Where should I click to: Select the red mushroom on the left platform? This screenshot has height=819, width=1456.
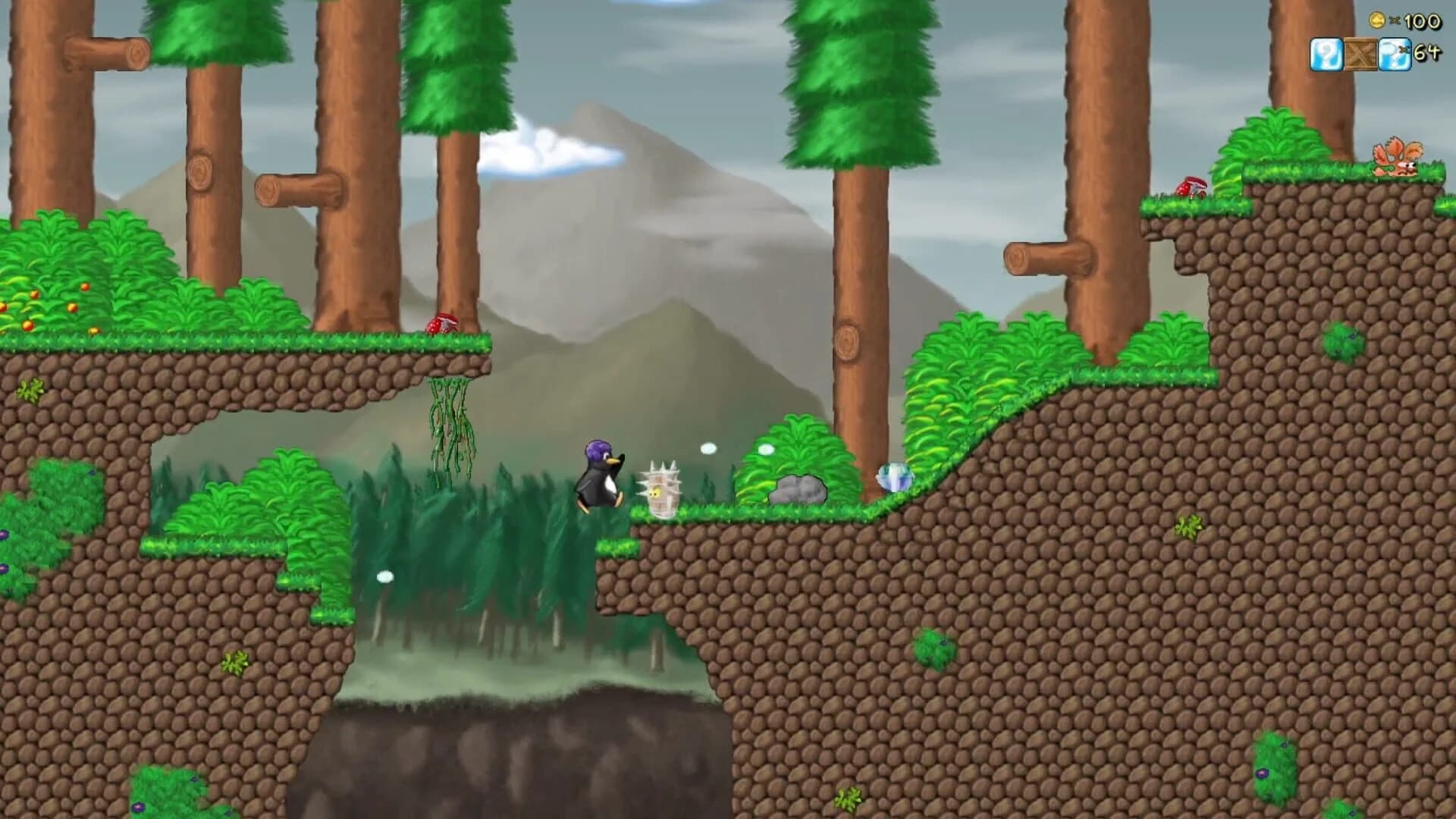440,324
